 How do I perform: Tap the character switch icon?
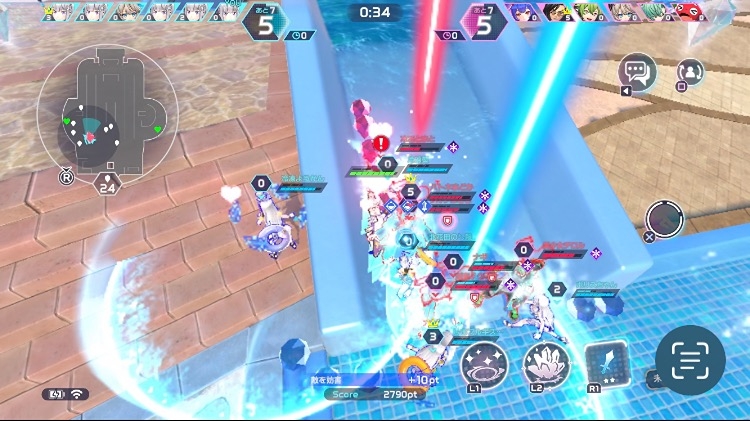[690, 72]
